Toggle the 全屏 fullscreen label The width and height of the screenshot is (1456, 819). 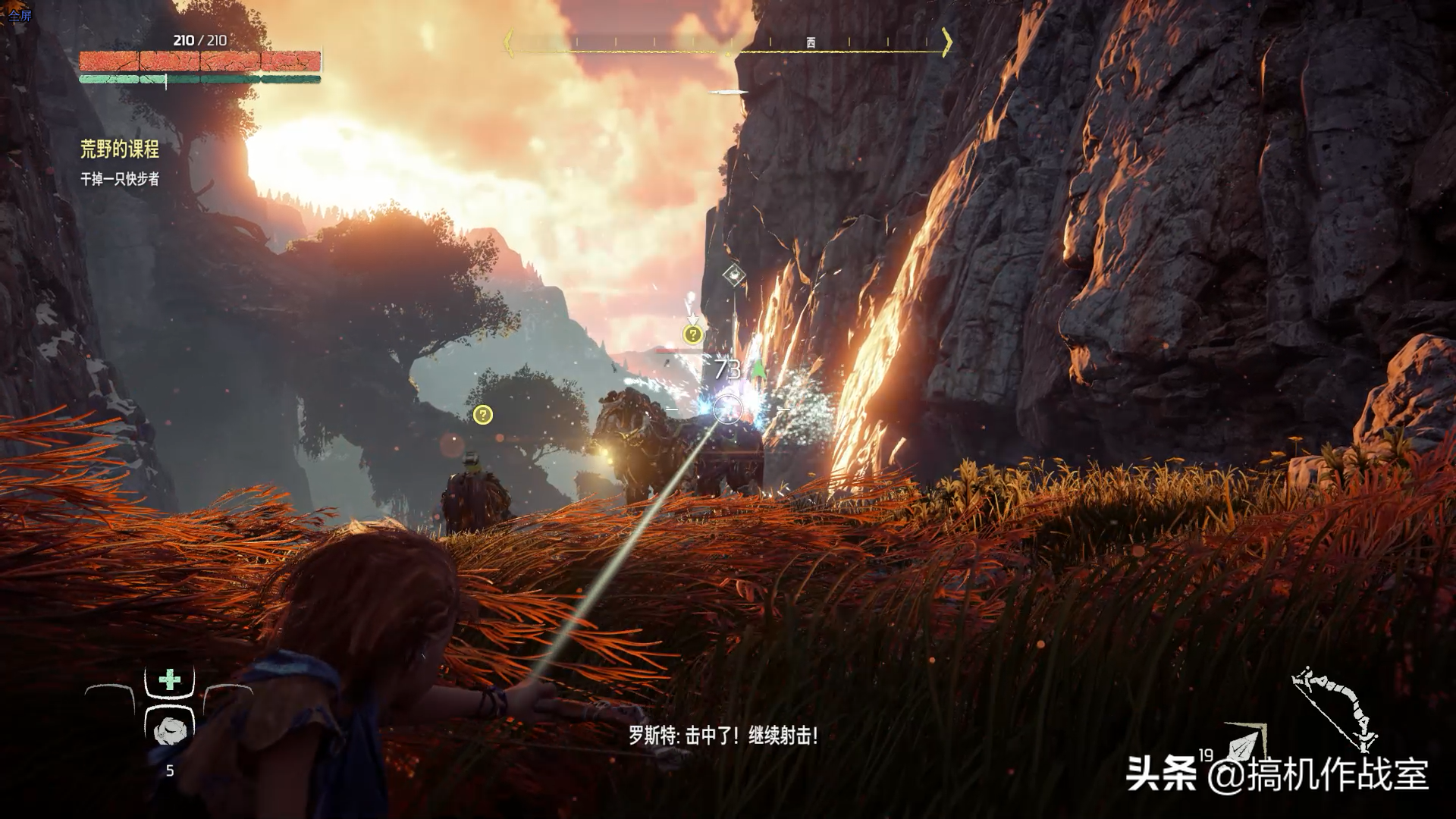coord(20,15)
